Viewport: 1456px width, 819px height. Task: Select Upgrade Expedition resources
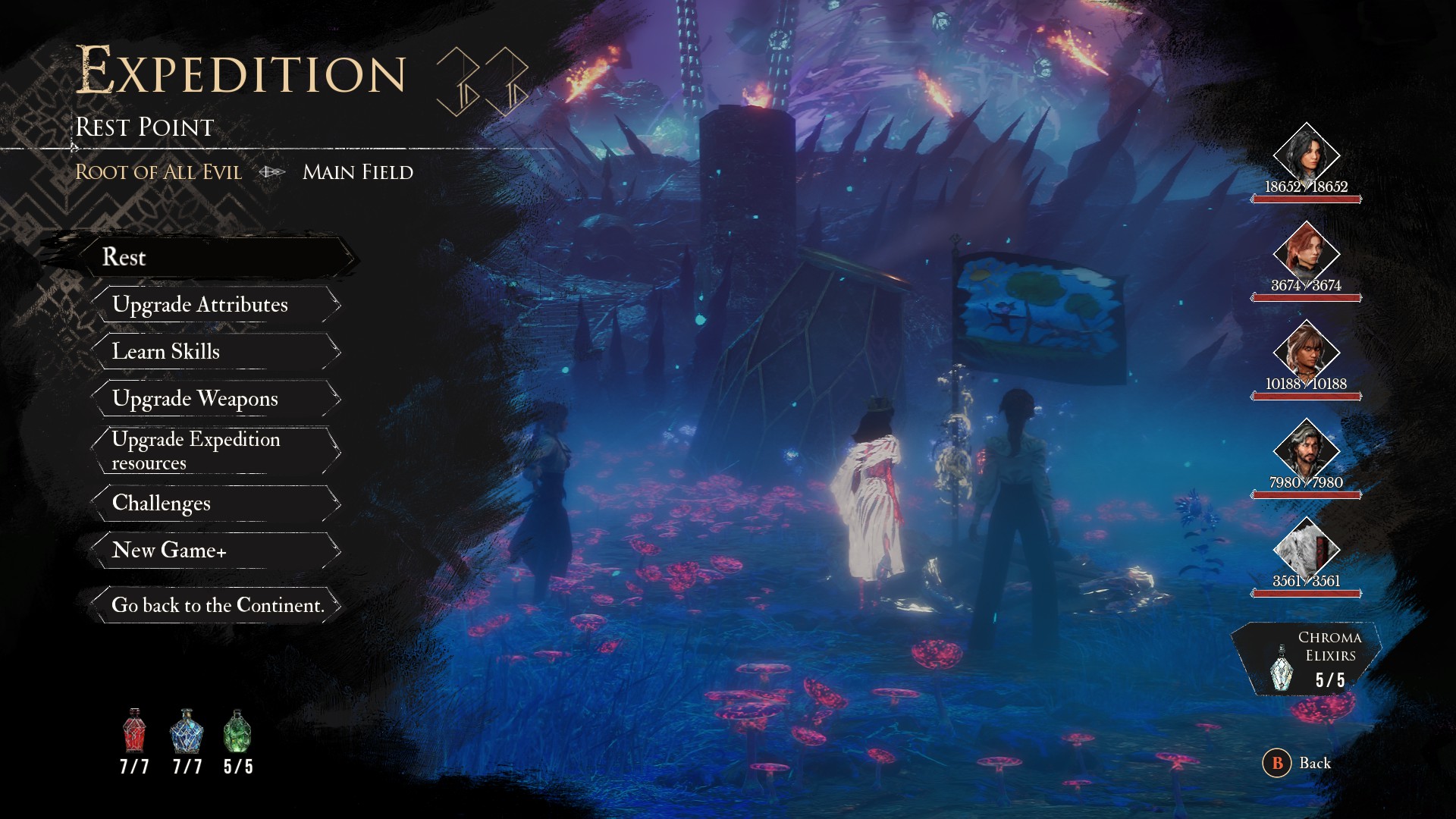196,450
